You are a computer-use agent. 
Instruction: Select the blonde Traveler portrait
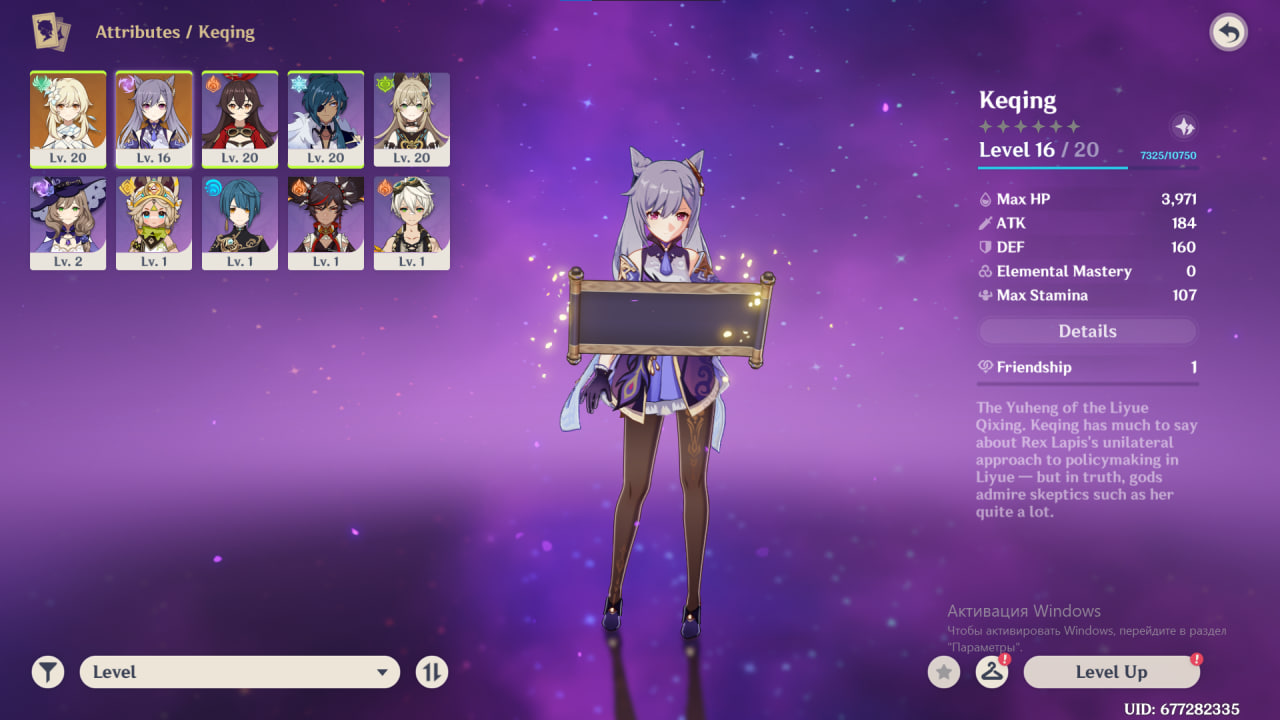pyautogui.click(x=68, y=119)
